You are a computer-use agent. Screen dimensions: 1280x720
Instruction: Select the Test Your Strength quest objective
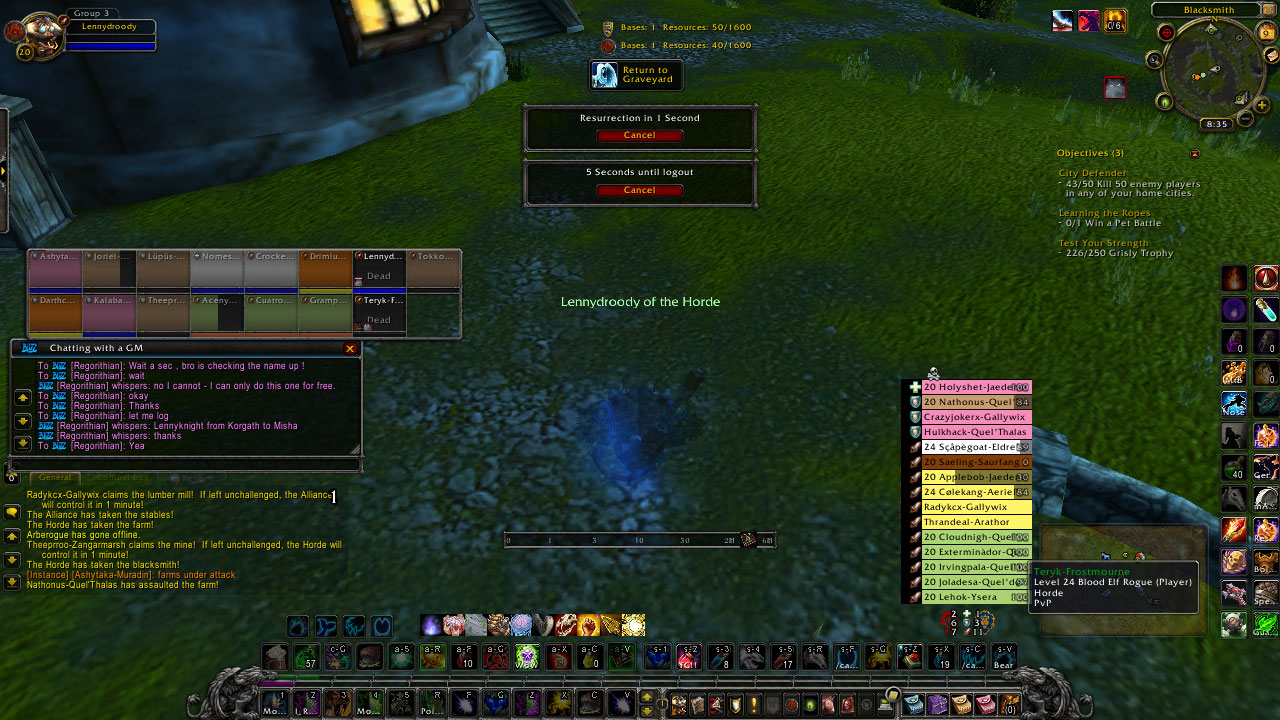click(1102, 244)
